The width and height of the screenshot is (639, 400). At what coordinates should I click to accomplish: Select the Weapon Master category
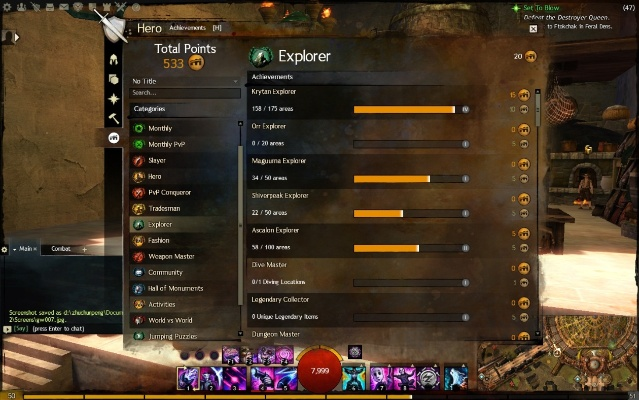[171, 256]
